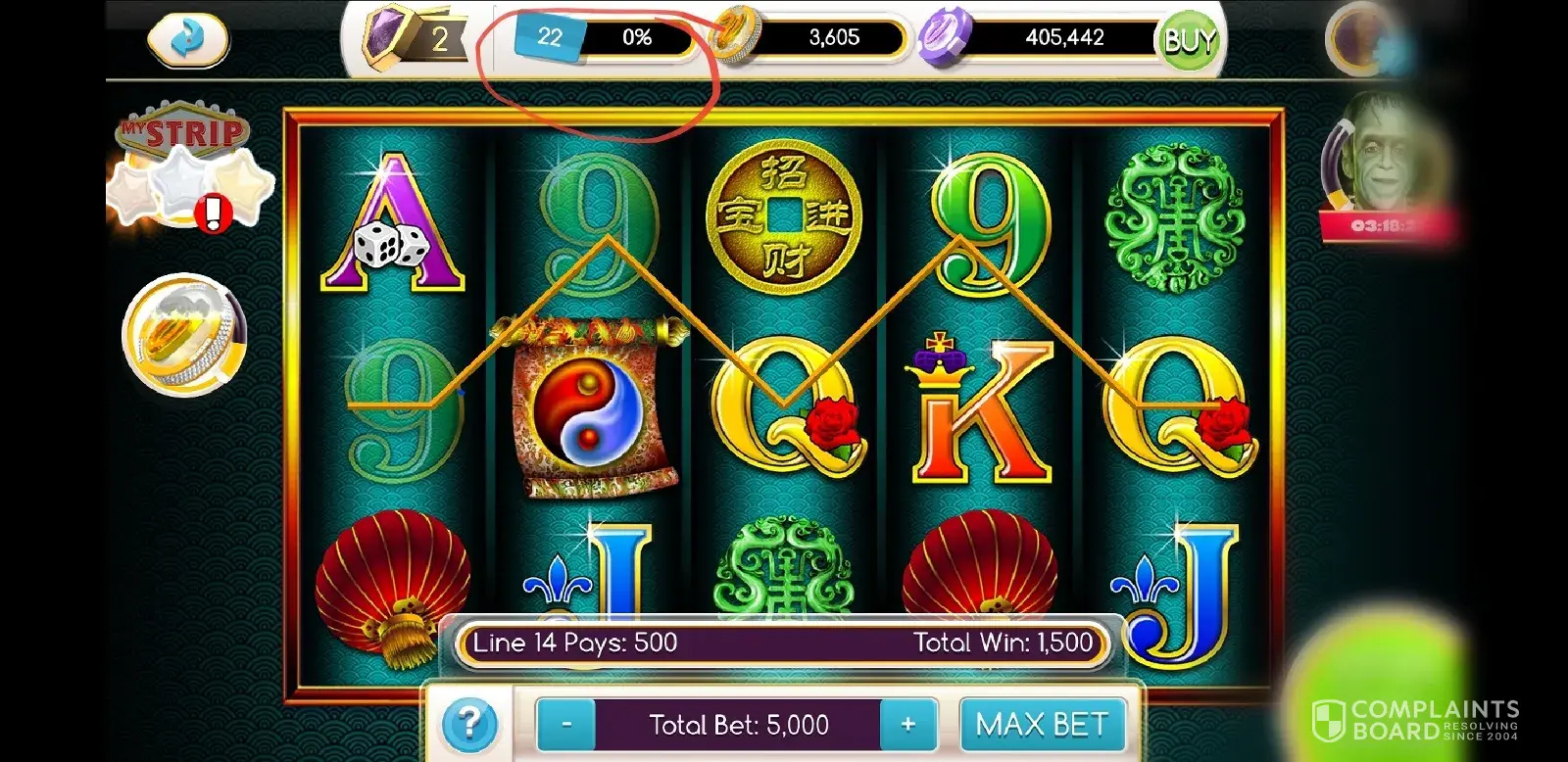Hit the MAX BET button
This screenshot has height=762, width=1568.
(1042, 726)
